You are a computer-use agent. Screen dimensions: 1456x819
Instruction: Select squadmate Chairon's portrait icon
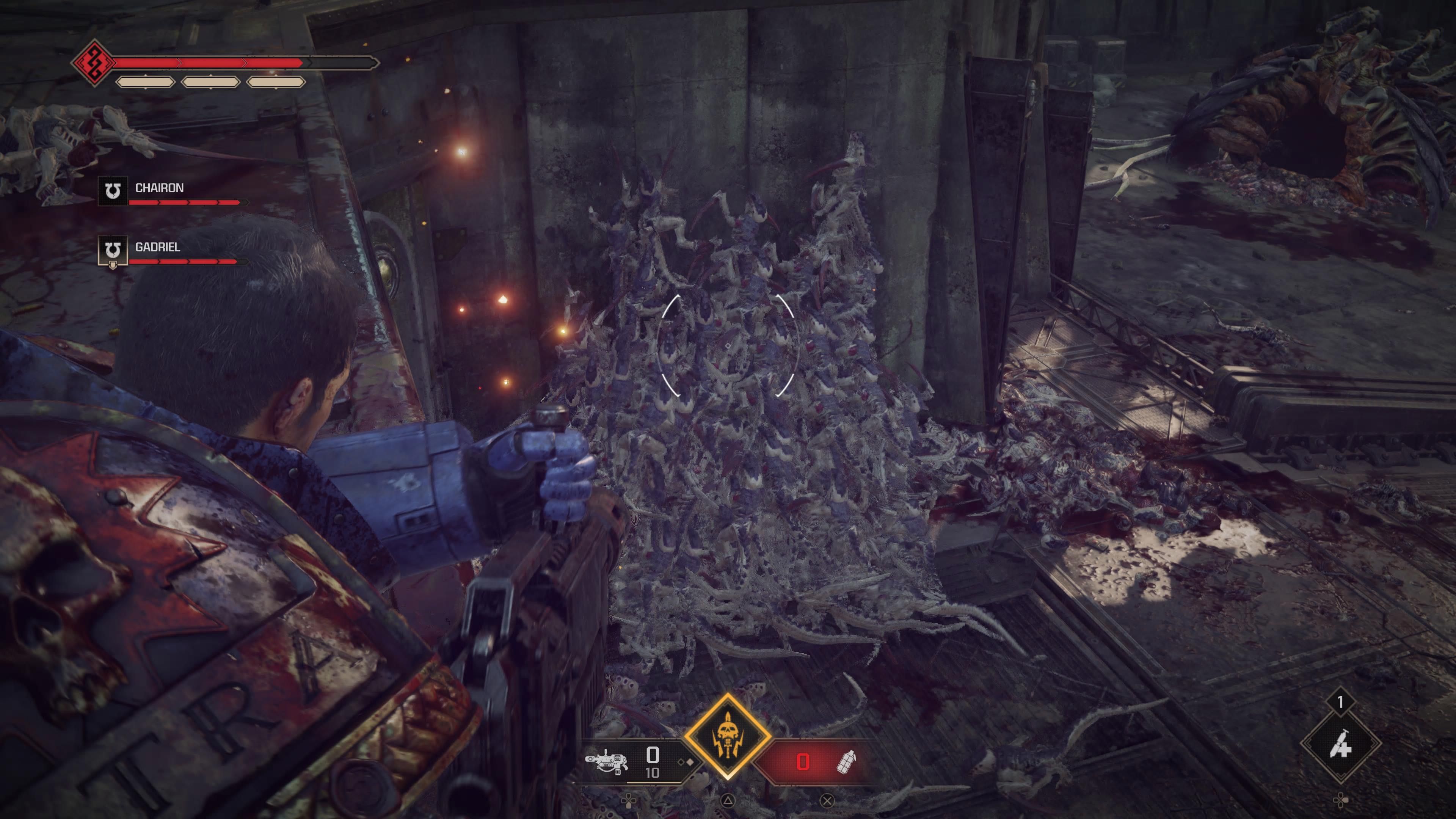[113, 191]
